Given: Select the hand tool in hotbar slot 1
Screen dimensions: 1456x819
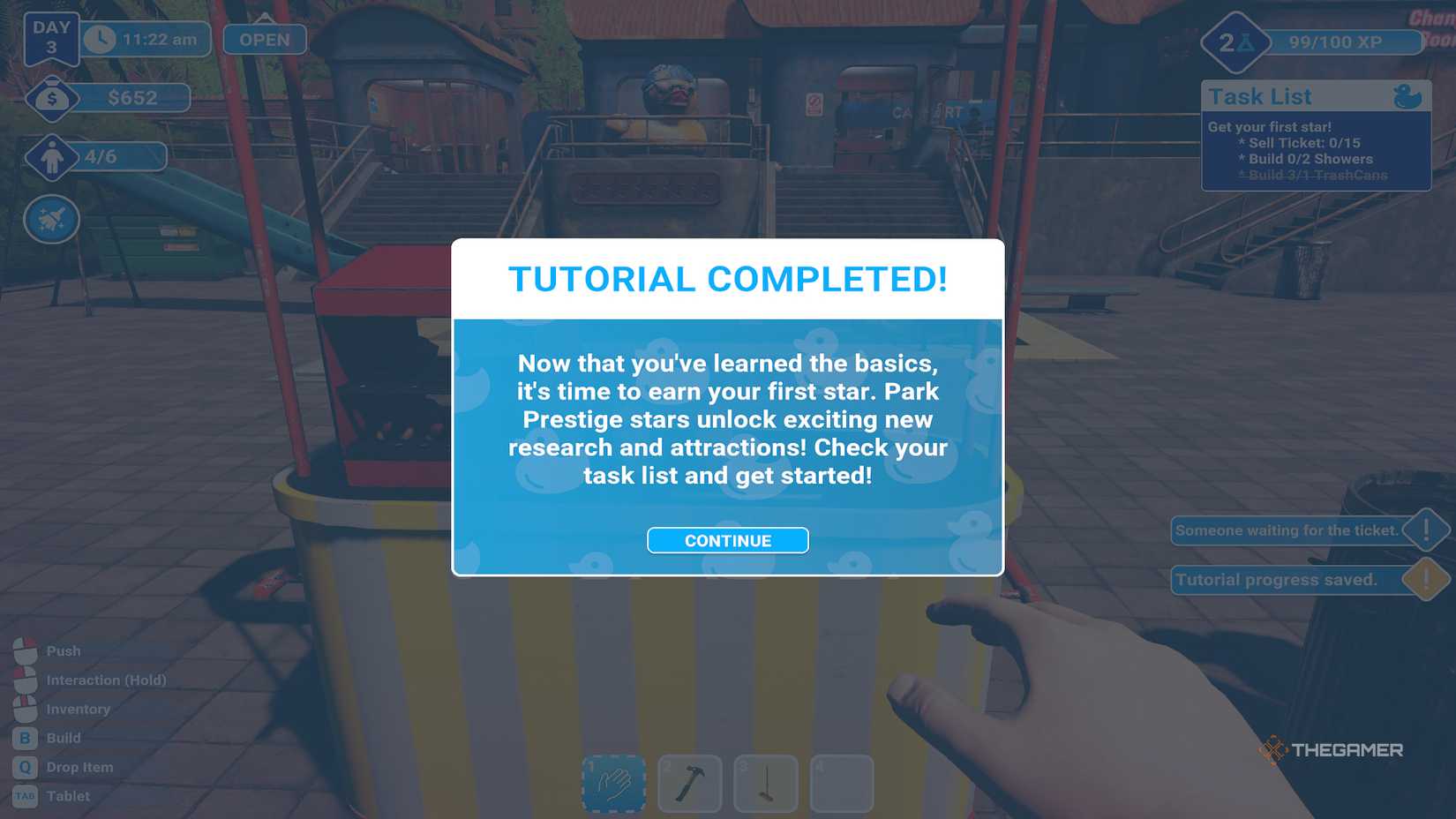Looking at the screenshot, I should (613, 783).
